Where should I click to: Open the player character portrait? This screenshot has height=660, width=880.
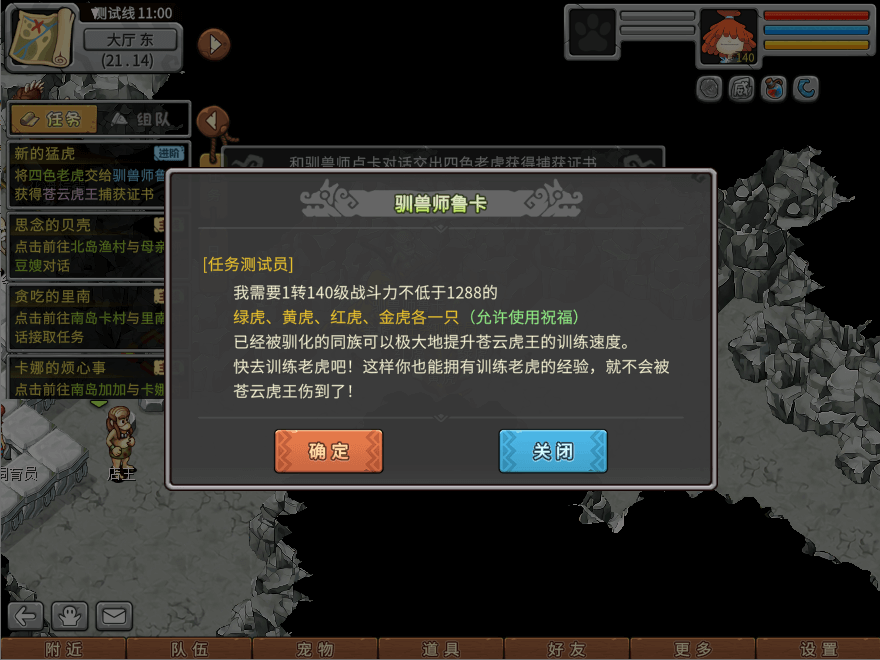(x=728, y=38)
